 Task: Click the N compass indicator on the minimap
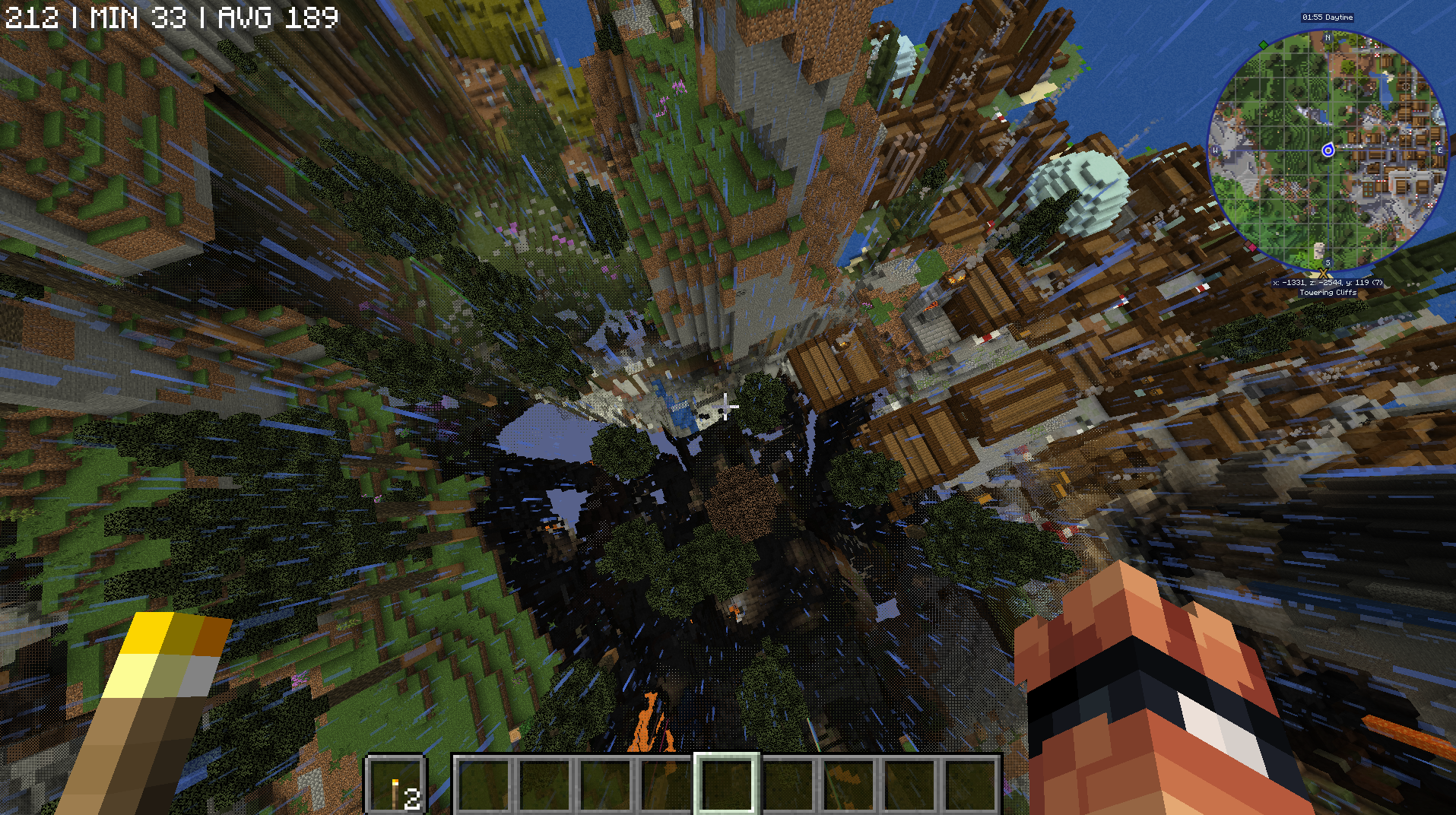click(1328, 38)
